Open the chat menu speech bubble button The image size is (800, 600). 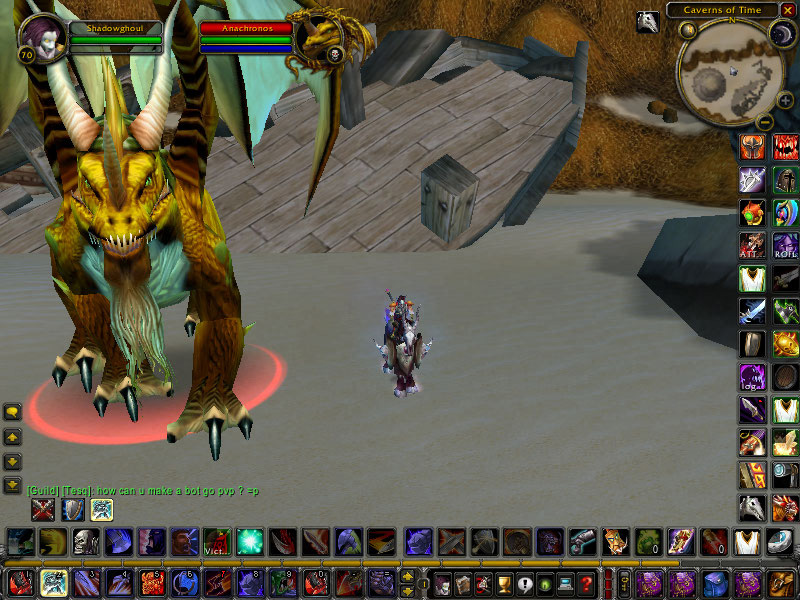coord(13,412)
